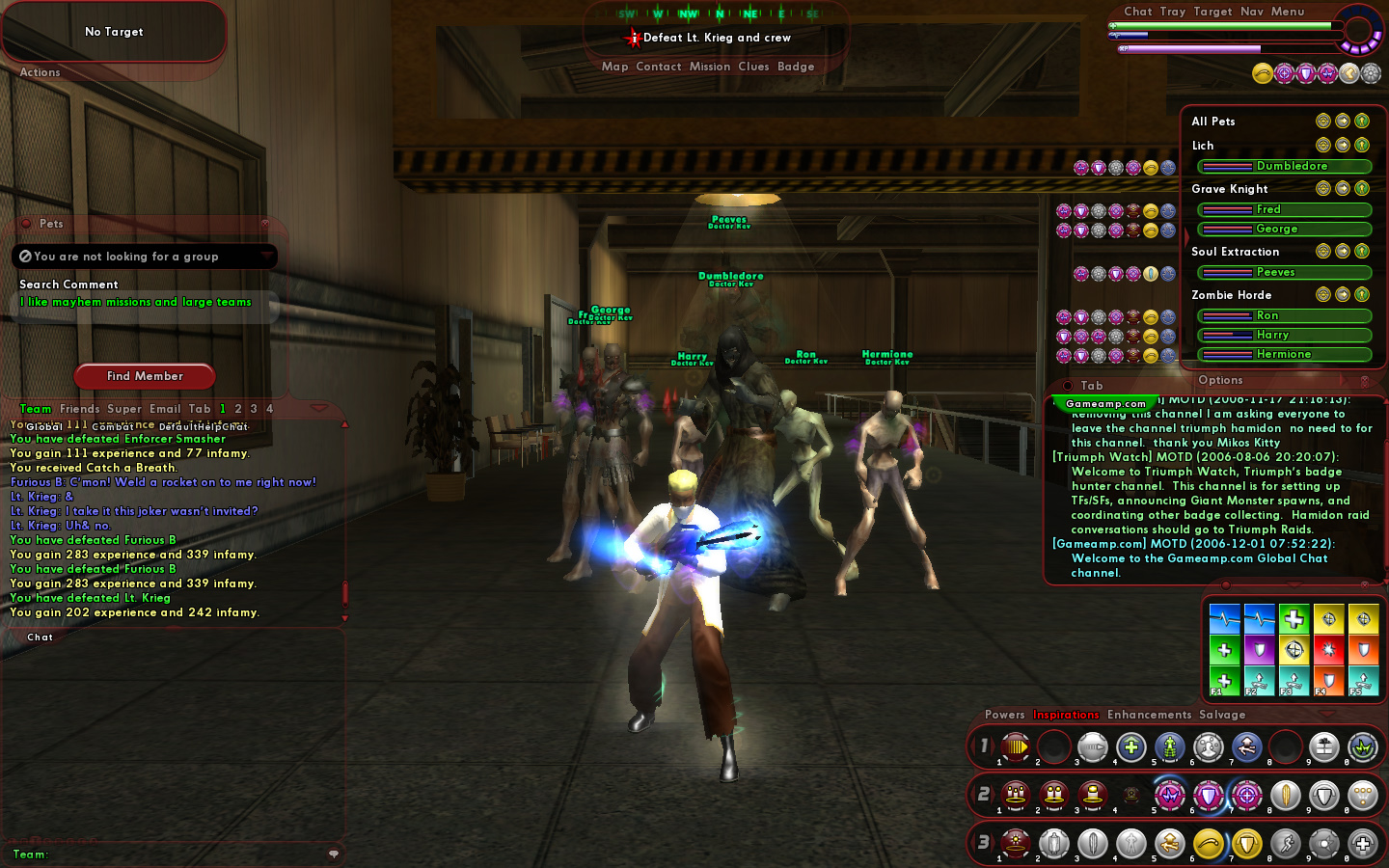The width and height of the screenshot is (1389, 868).
Task: Open the Salvage tab
Action: click(x=1222, y=715)
